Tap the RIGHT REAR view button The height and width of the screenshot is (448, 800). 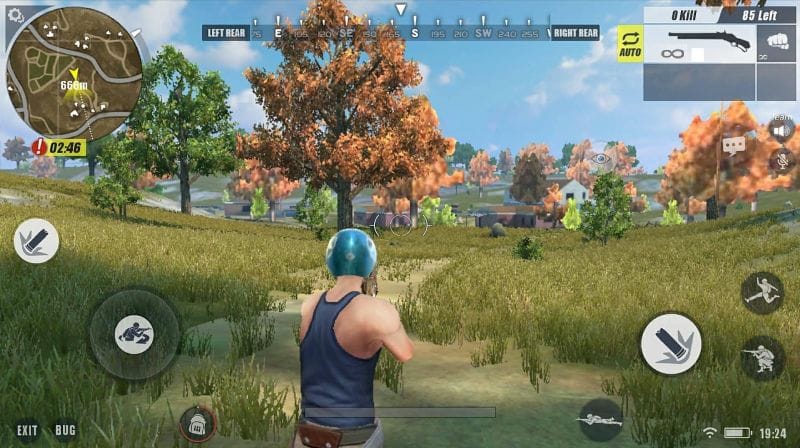(x=575, y=32)
